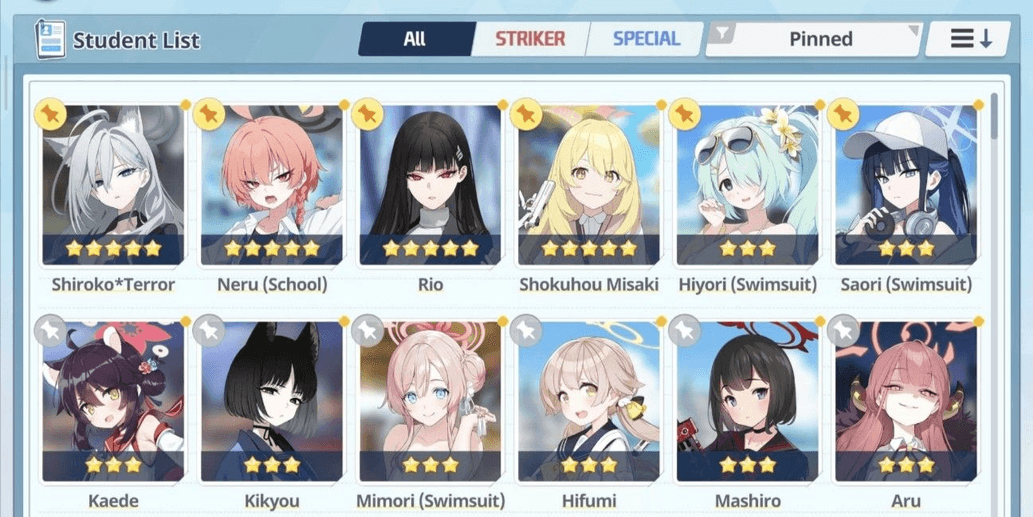Image resolution: width=1033 pixels, height=517 pixels.
Task: Pick the Hiyori (Swimsuit) card
Action: point(747,185)
